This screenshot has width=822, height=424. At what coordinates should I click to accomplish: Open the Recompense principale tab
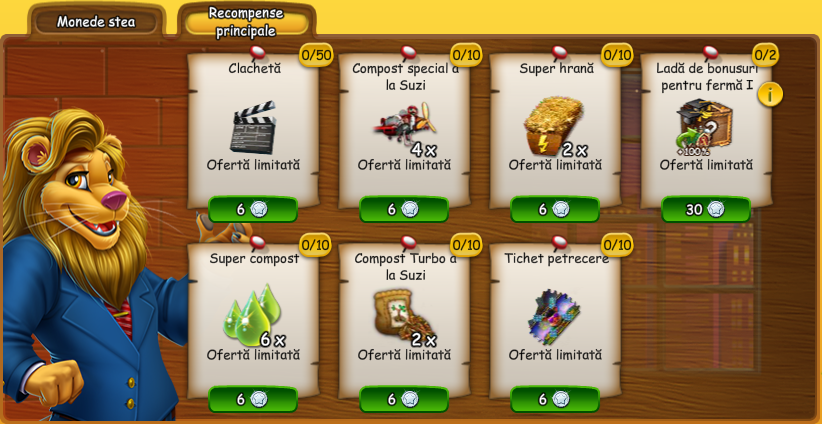[246, 21]
